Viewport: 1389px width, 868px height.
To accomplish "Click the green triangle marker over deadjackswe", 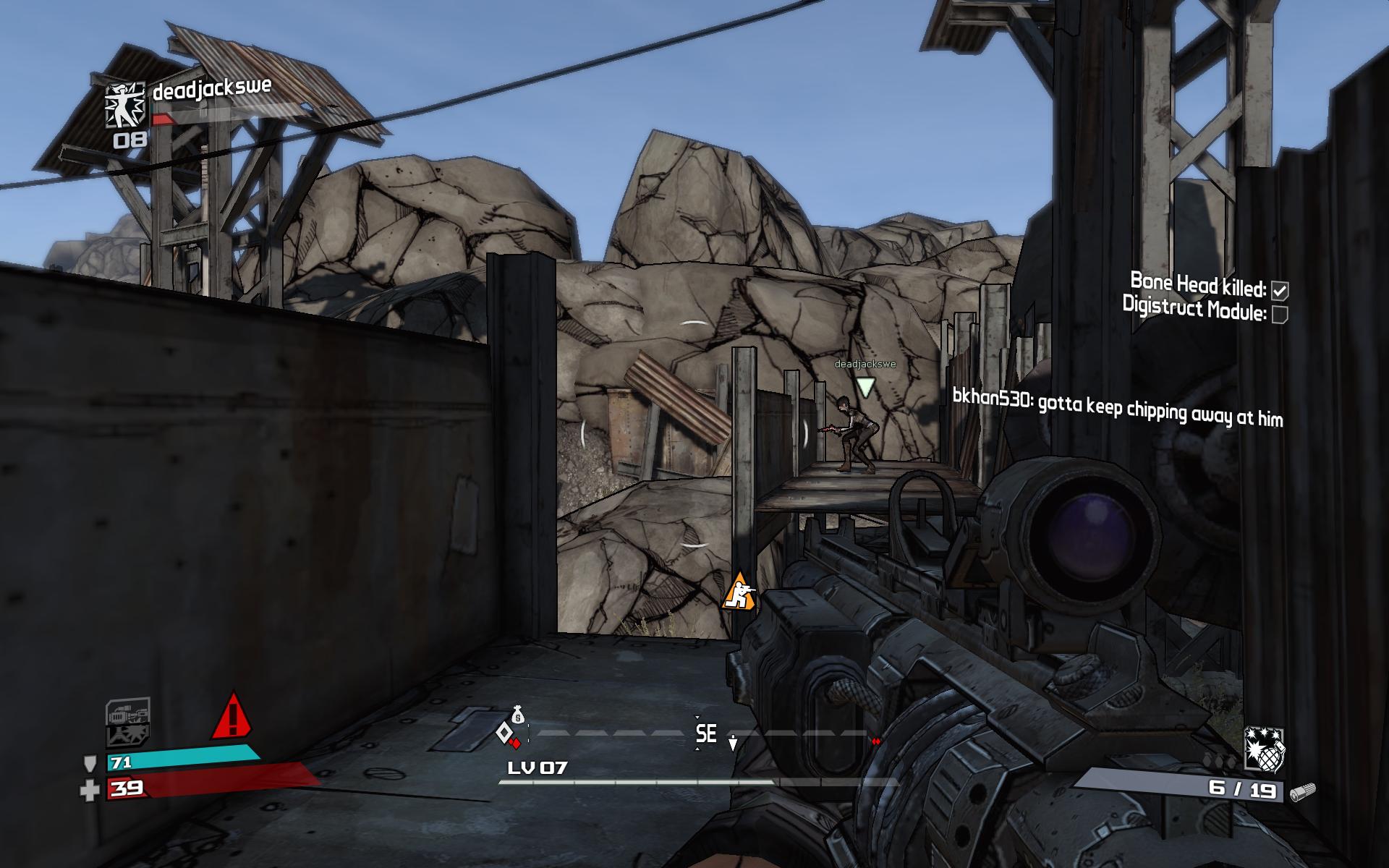I will [x=865, y=387].
